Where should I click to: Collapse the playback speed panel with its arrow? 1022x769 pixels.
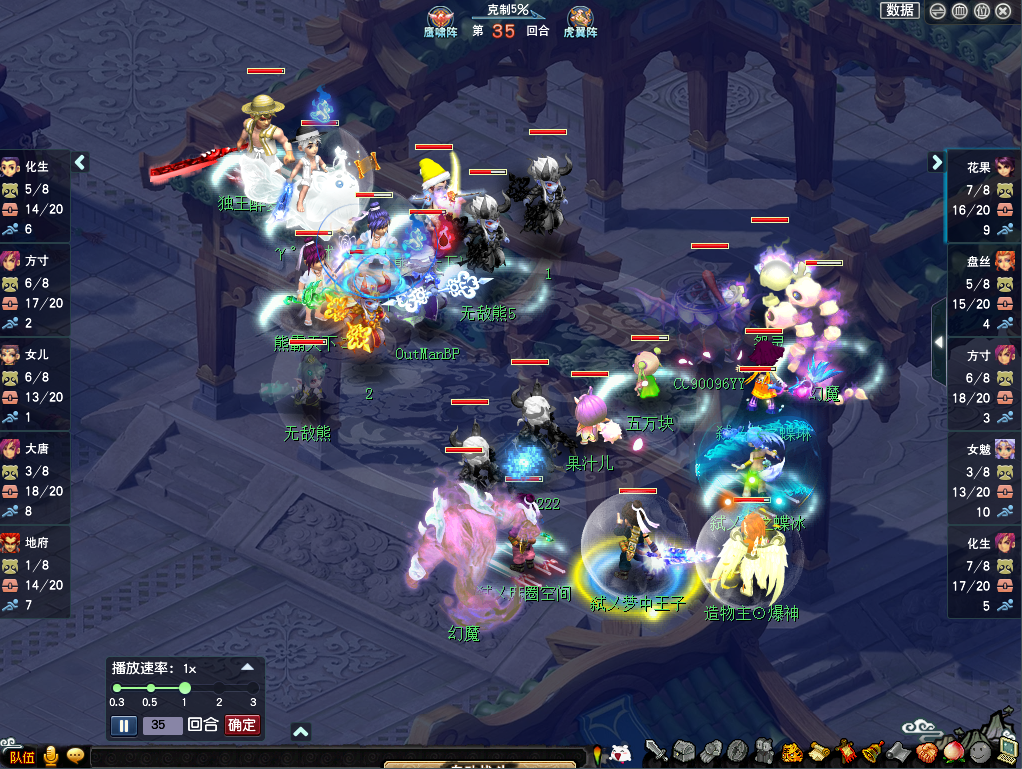click(247, 666)
